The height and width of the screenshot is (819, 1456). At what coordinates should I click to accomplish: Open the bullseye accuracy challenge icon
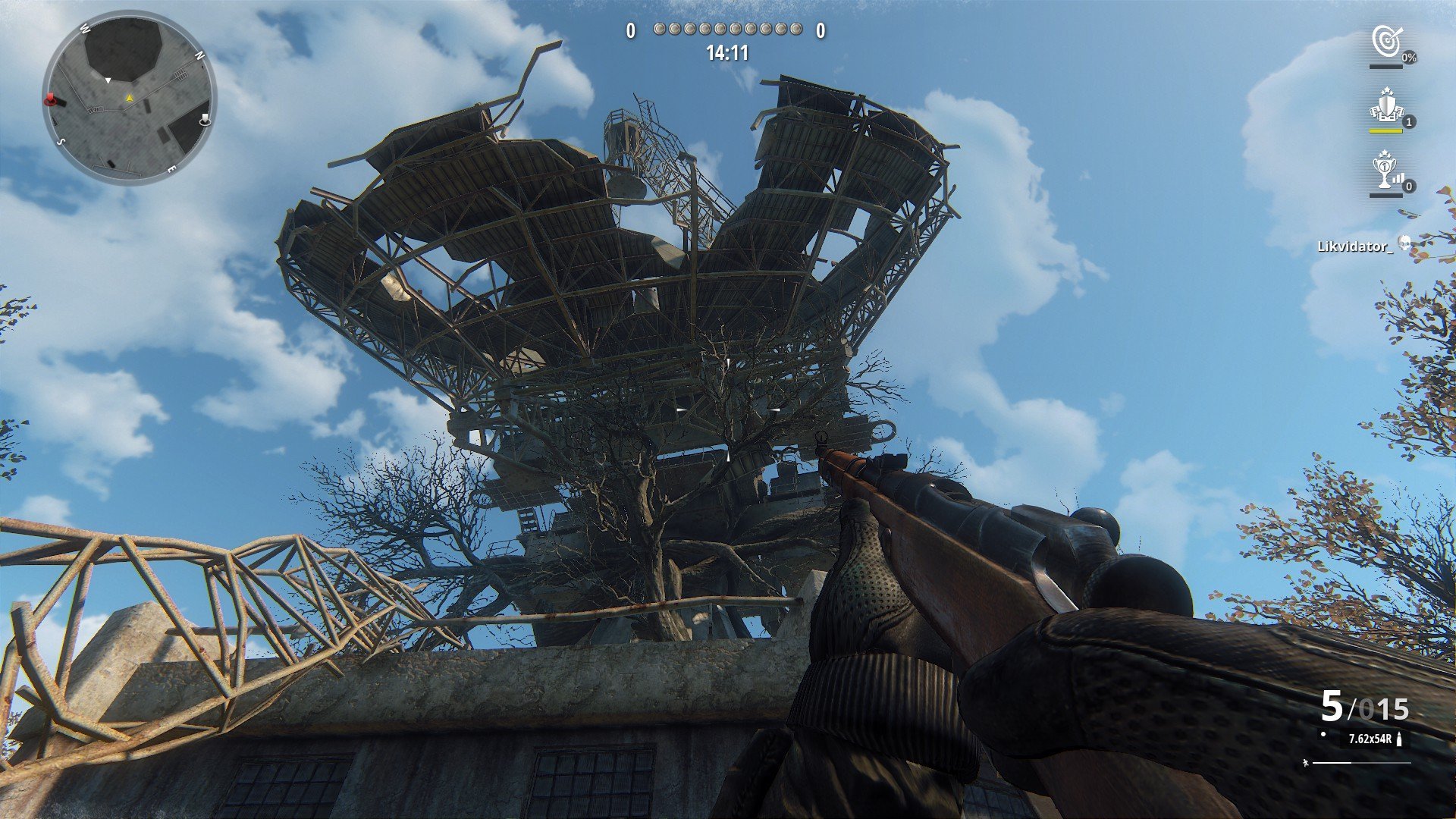point(1387,42)
